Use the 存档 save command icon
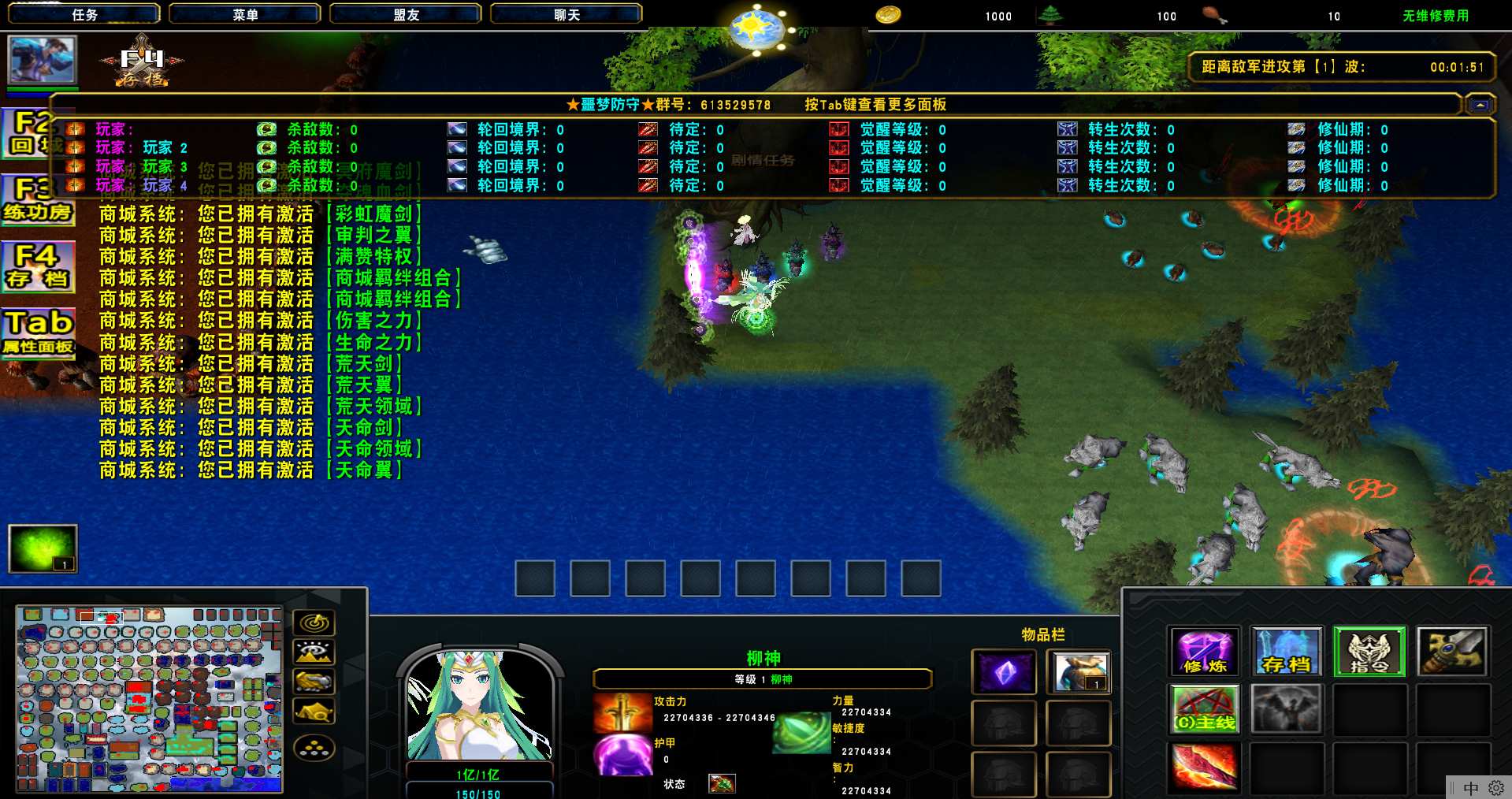 pyautogui.click(x=1286, y=652)
